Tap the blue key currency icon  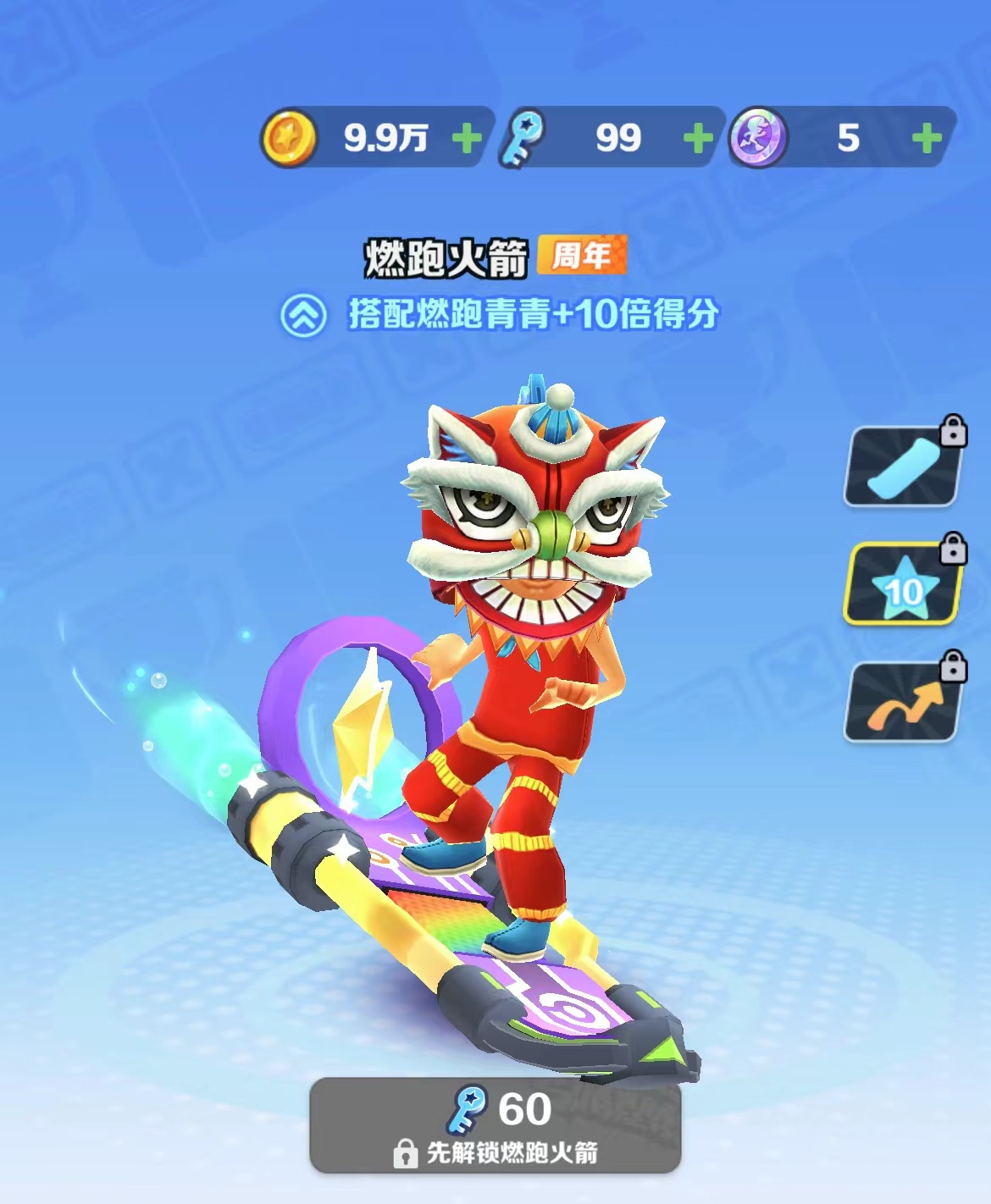click(523, 138)
